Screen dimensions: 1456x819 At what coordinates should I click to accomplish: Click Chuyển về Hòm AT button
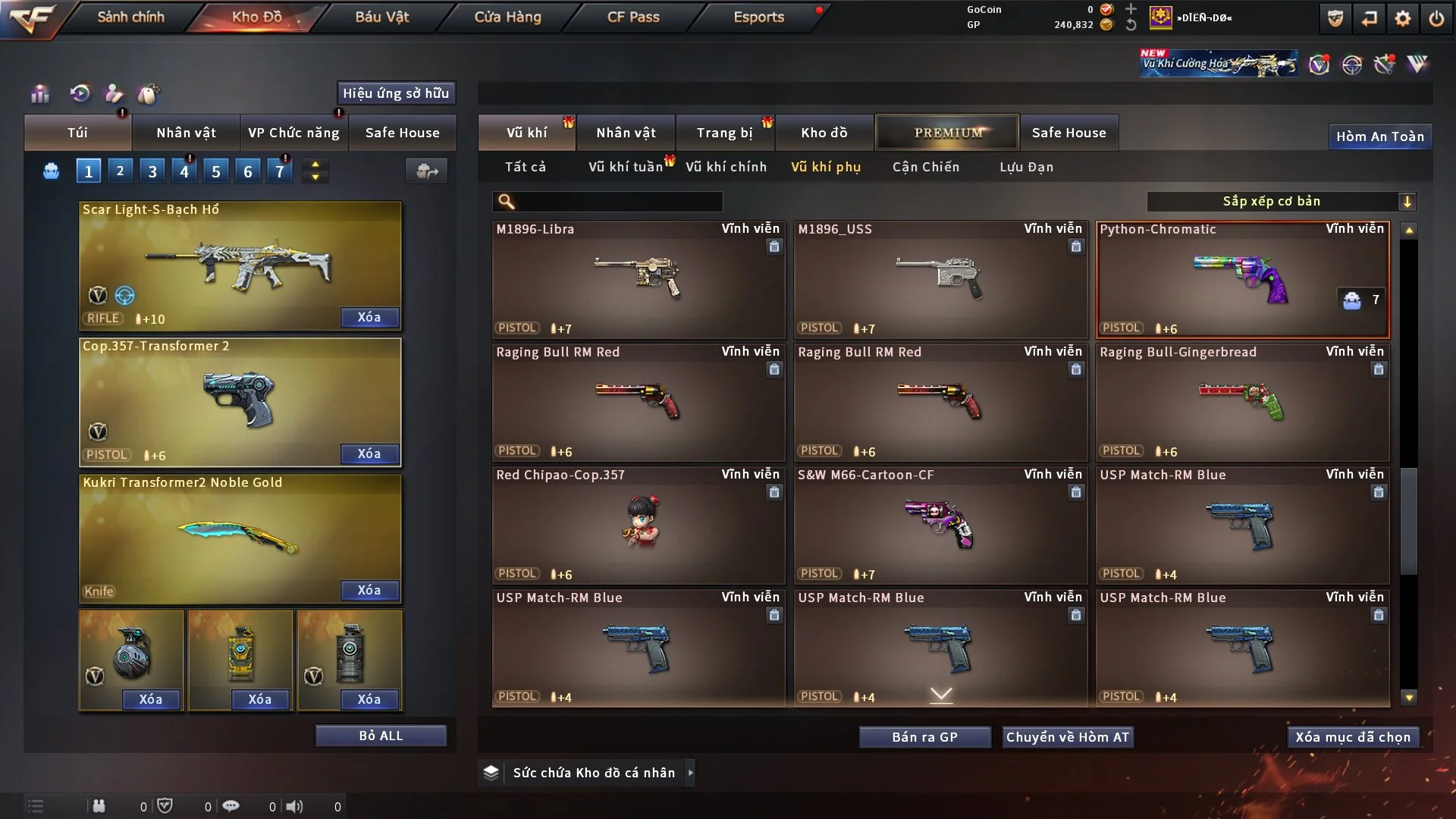(1068, 737)
